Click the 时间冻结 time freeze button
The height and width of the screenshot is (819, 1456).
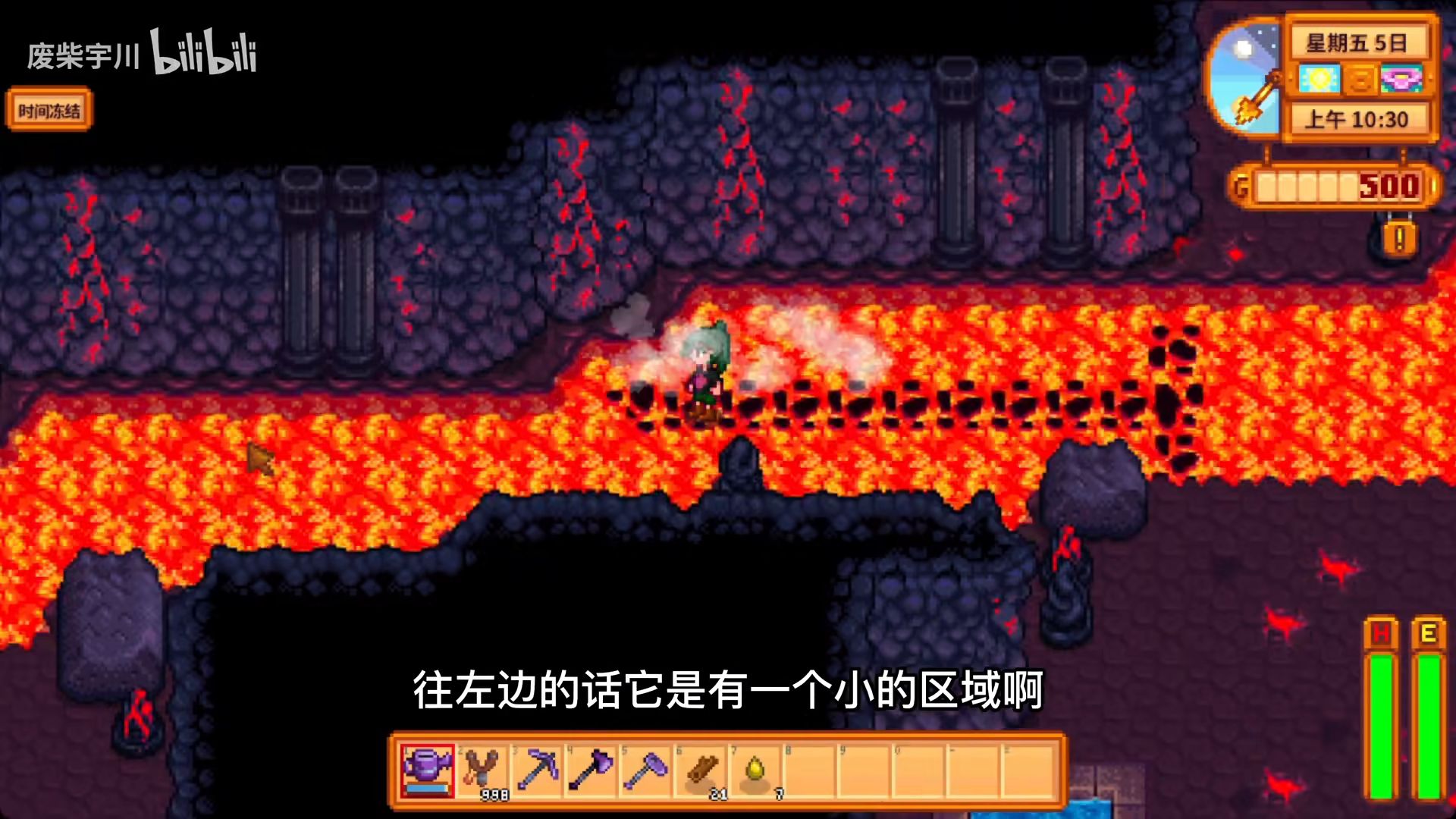[49, 111]
